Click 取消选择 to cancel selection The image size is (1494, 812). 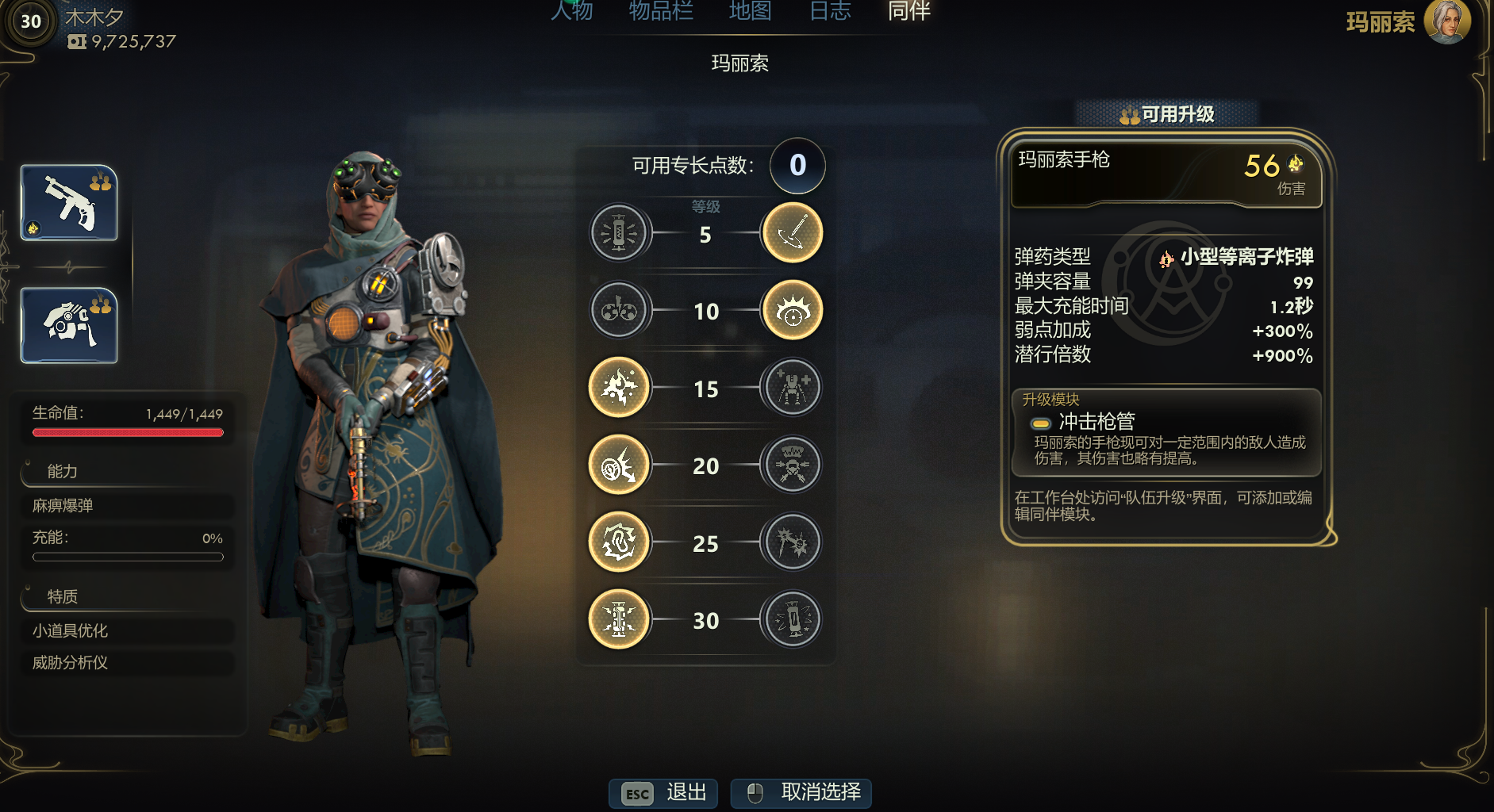(801, 792)
